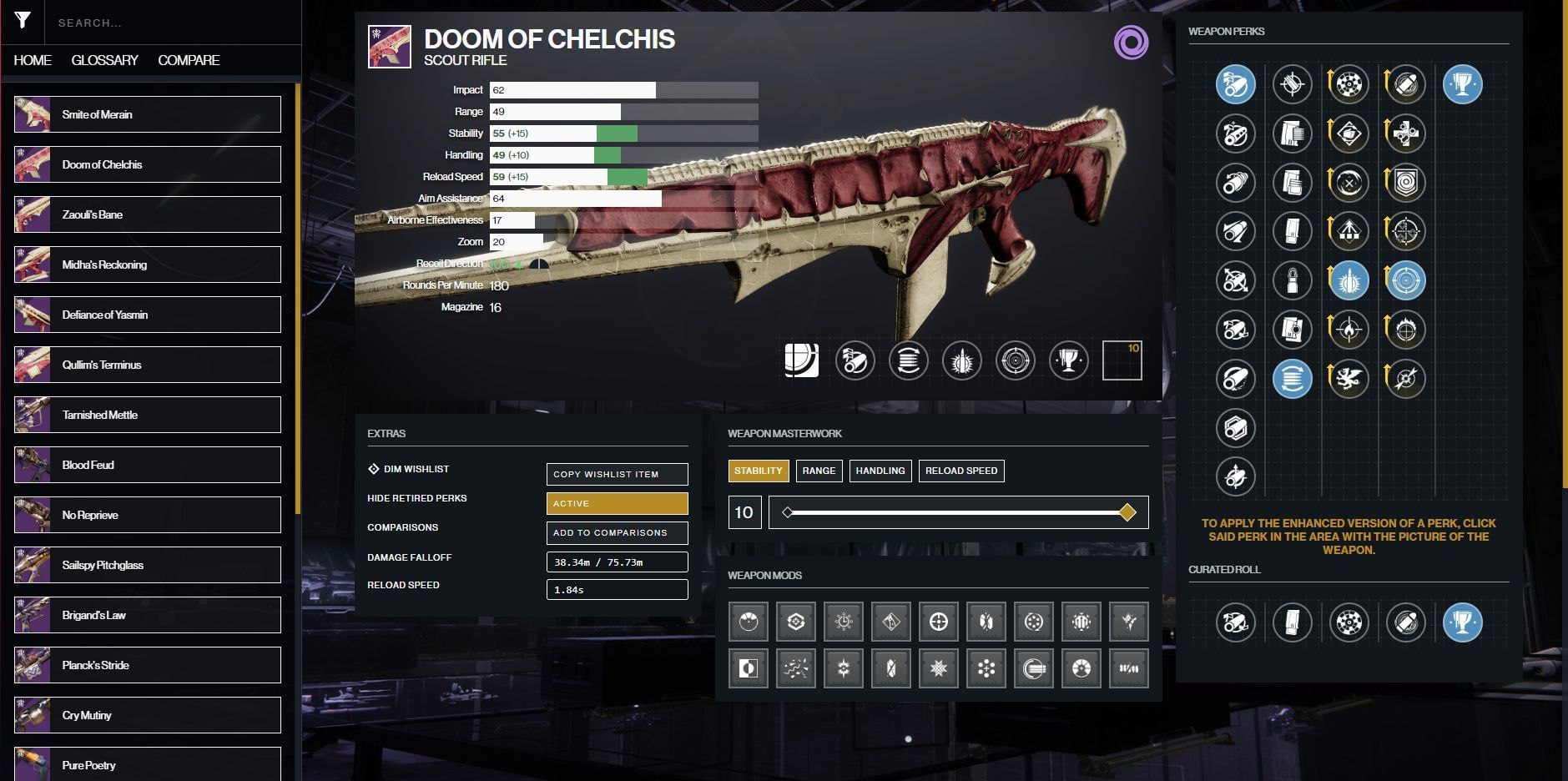1568x781 pixels.
Task: Click the filter funnel icon top left
Action: point(23,20)
